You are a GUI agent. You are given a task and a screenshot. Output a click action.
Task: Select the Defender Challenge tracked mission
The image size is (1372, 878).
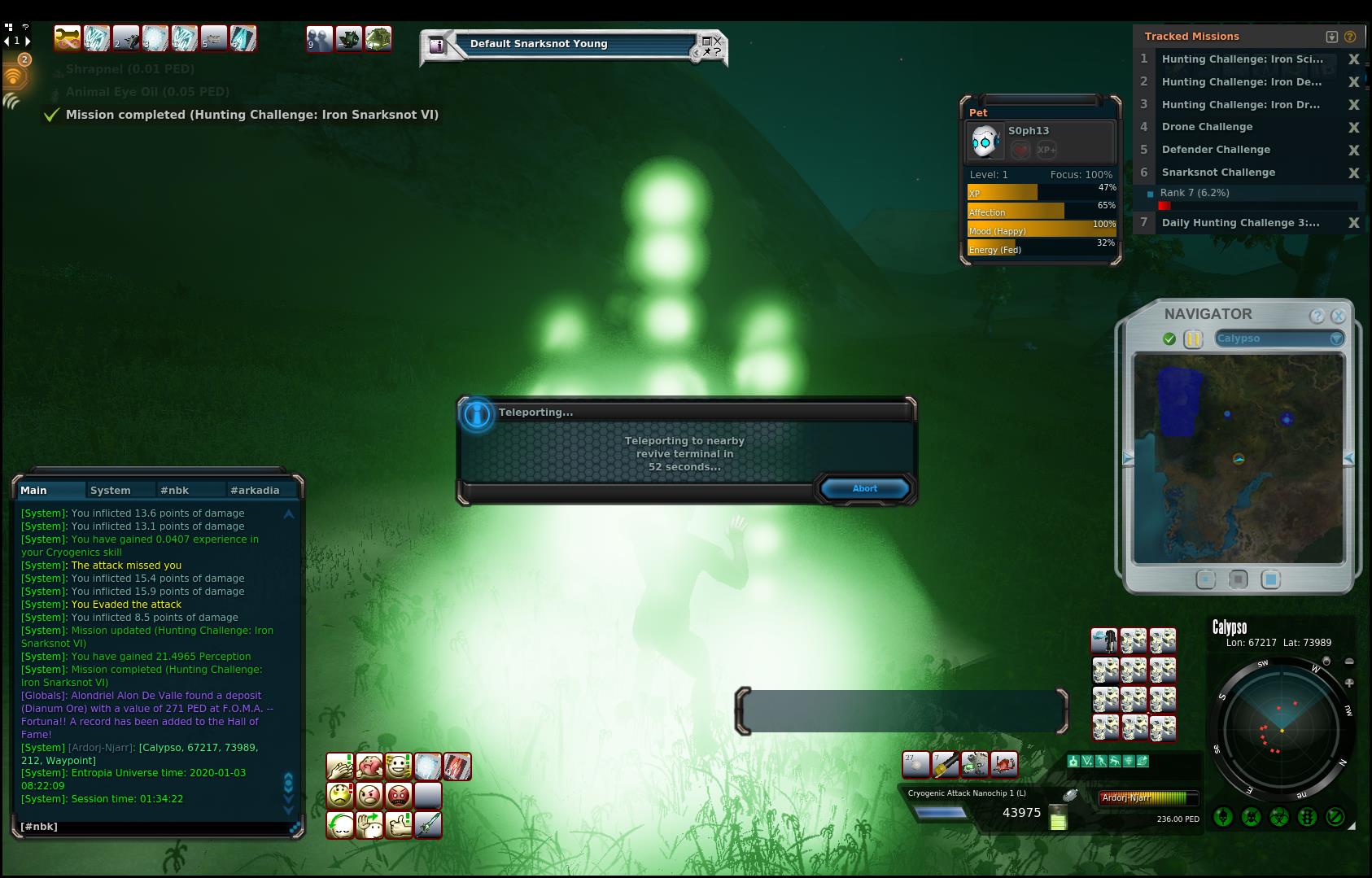tap(1216, 150)
